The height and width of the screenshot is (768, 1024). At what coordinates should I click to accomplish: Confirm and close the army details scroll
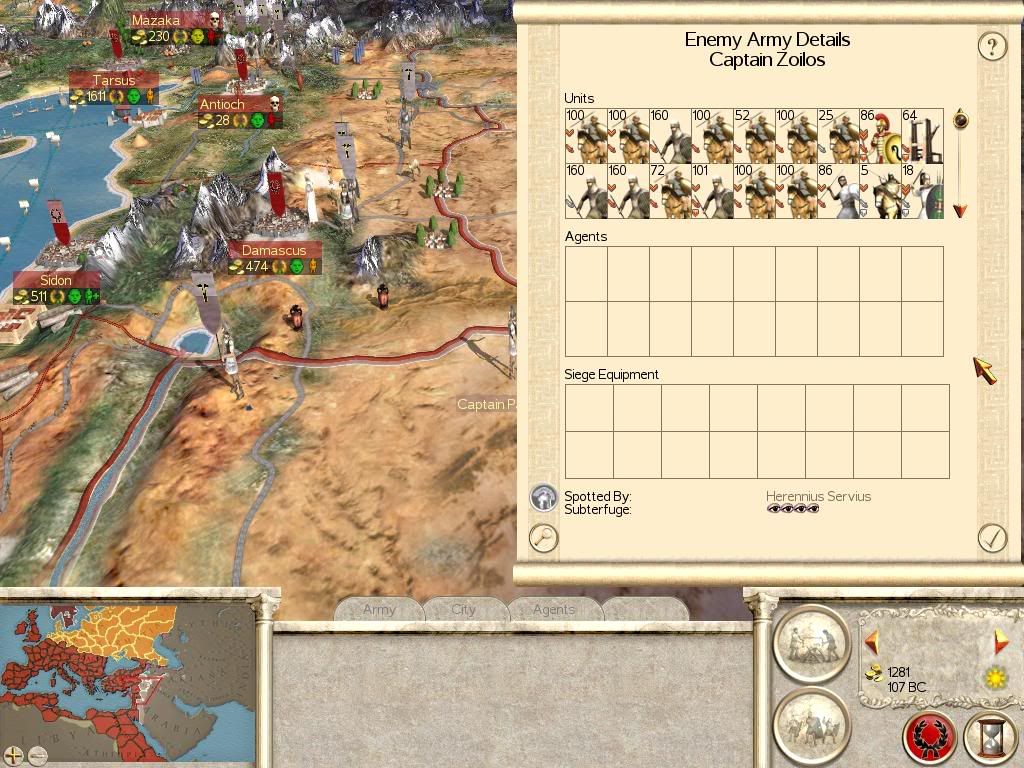991,538
